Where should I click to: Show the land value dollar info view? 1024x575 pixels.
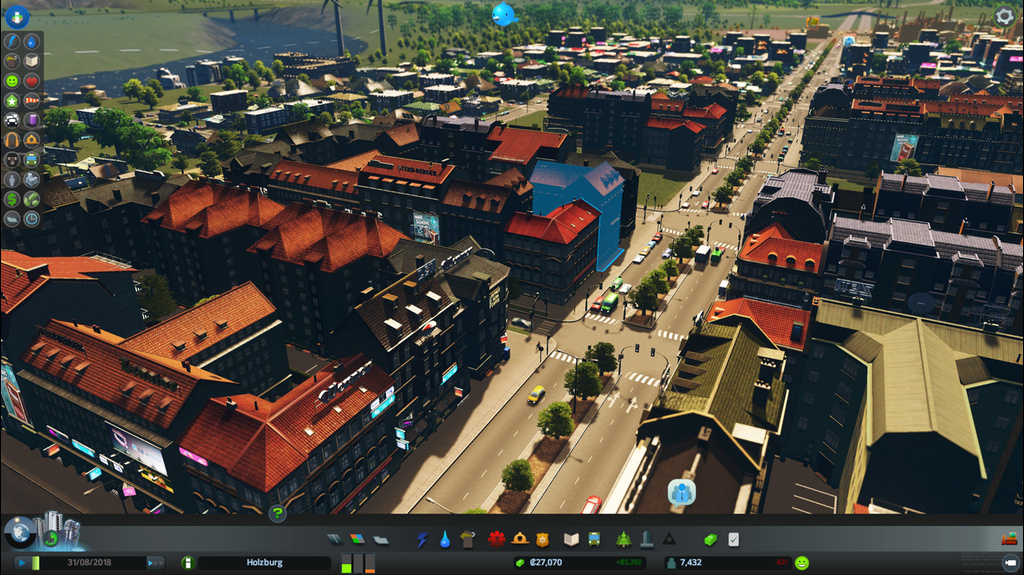[12, 198]
